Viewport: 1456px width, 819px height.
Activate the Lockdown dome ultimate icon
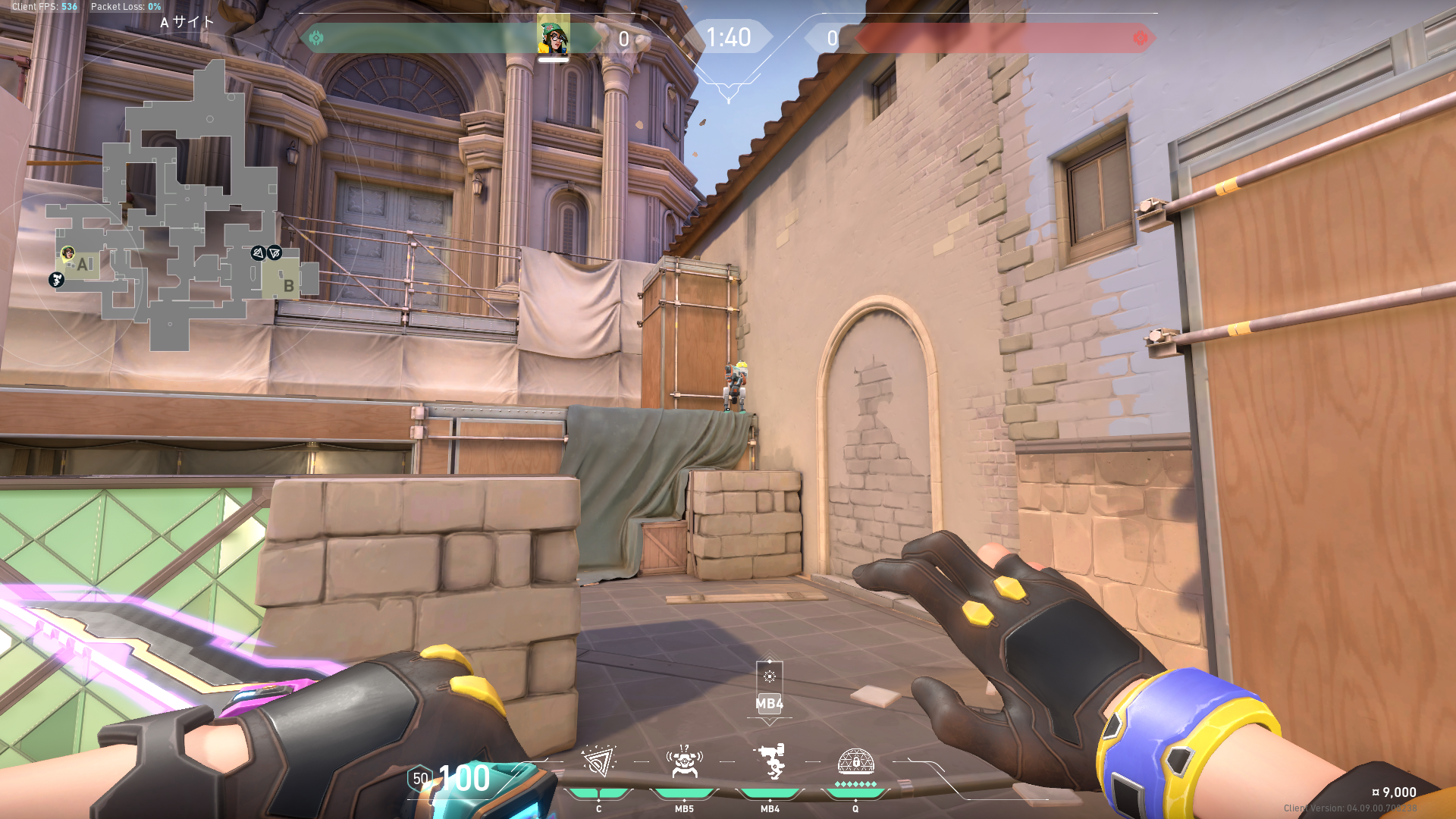point(855,761)
